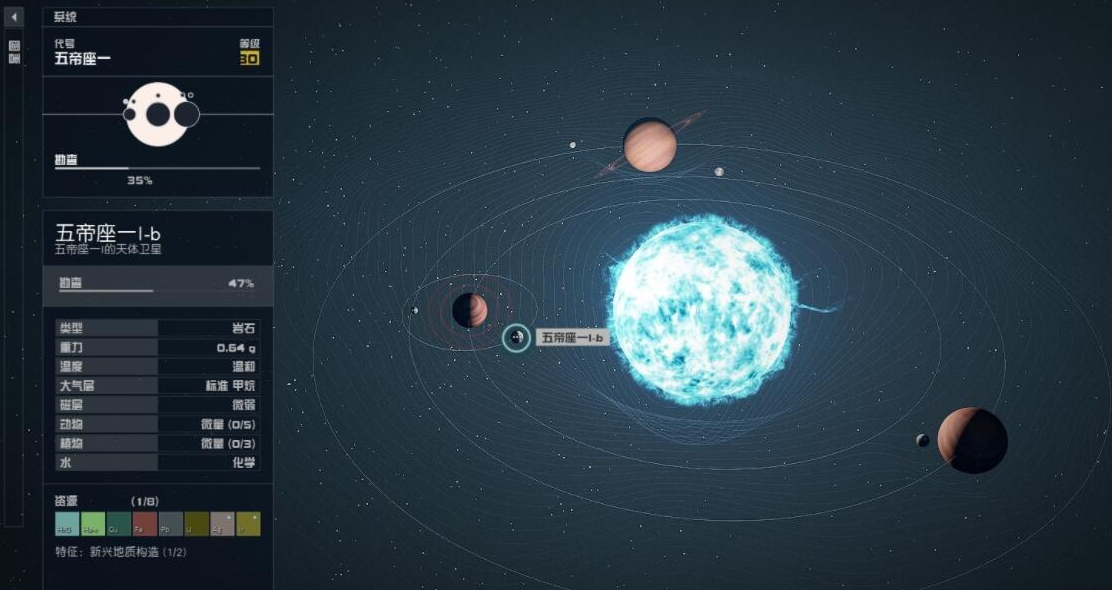
Task: Open the vertical text tab under the arrow
Action: pyautogui.click(x=14, y=52)
